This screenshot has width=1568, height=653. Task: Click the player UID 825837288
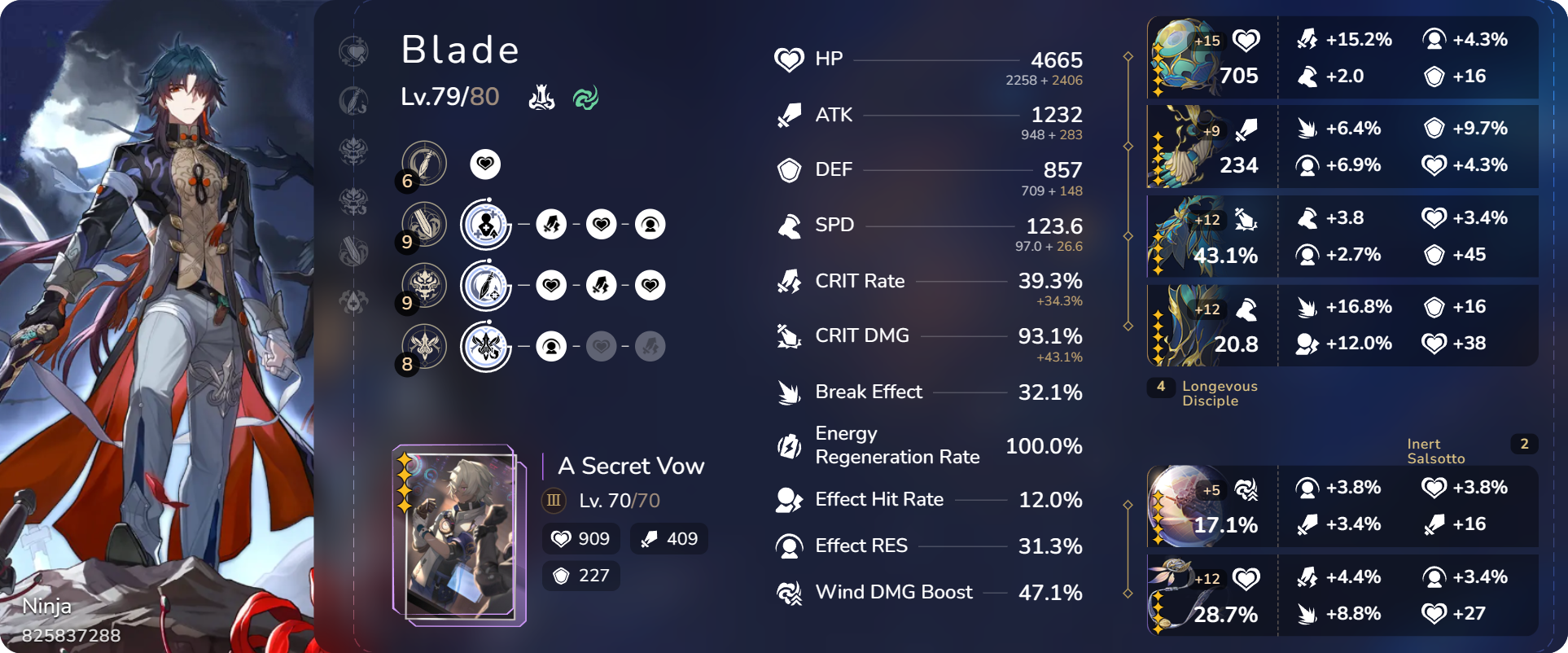click(72, 637)
